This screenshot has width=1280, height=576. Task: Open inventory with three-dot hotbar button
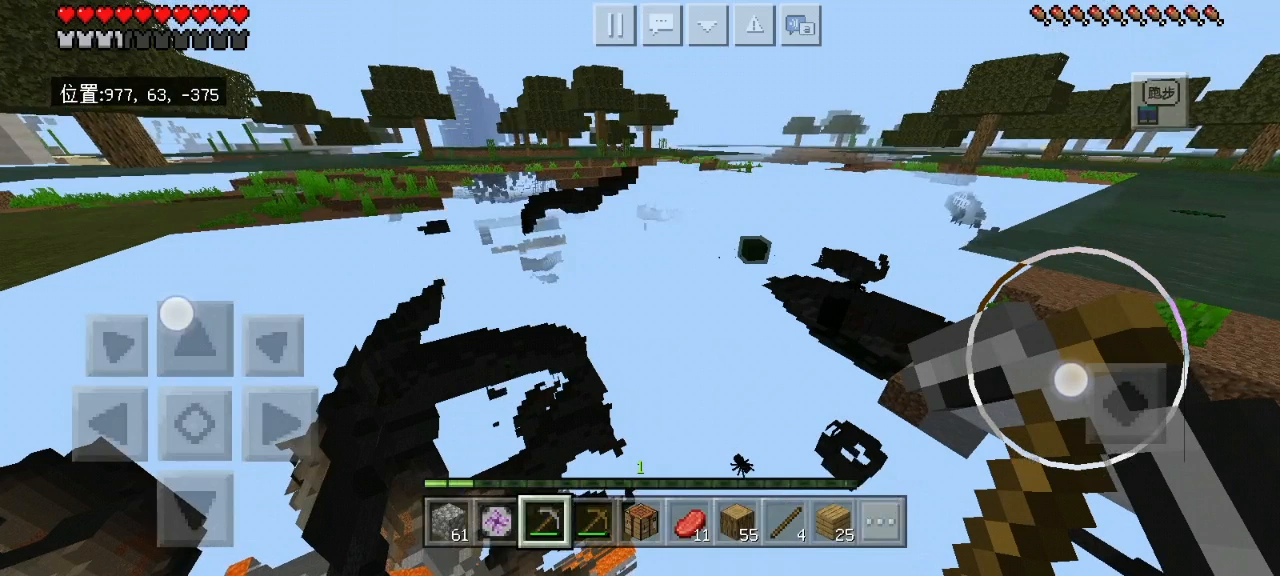[881, 522]
